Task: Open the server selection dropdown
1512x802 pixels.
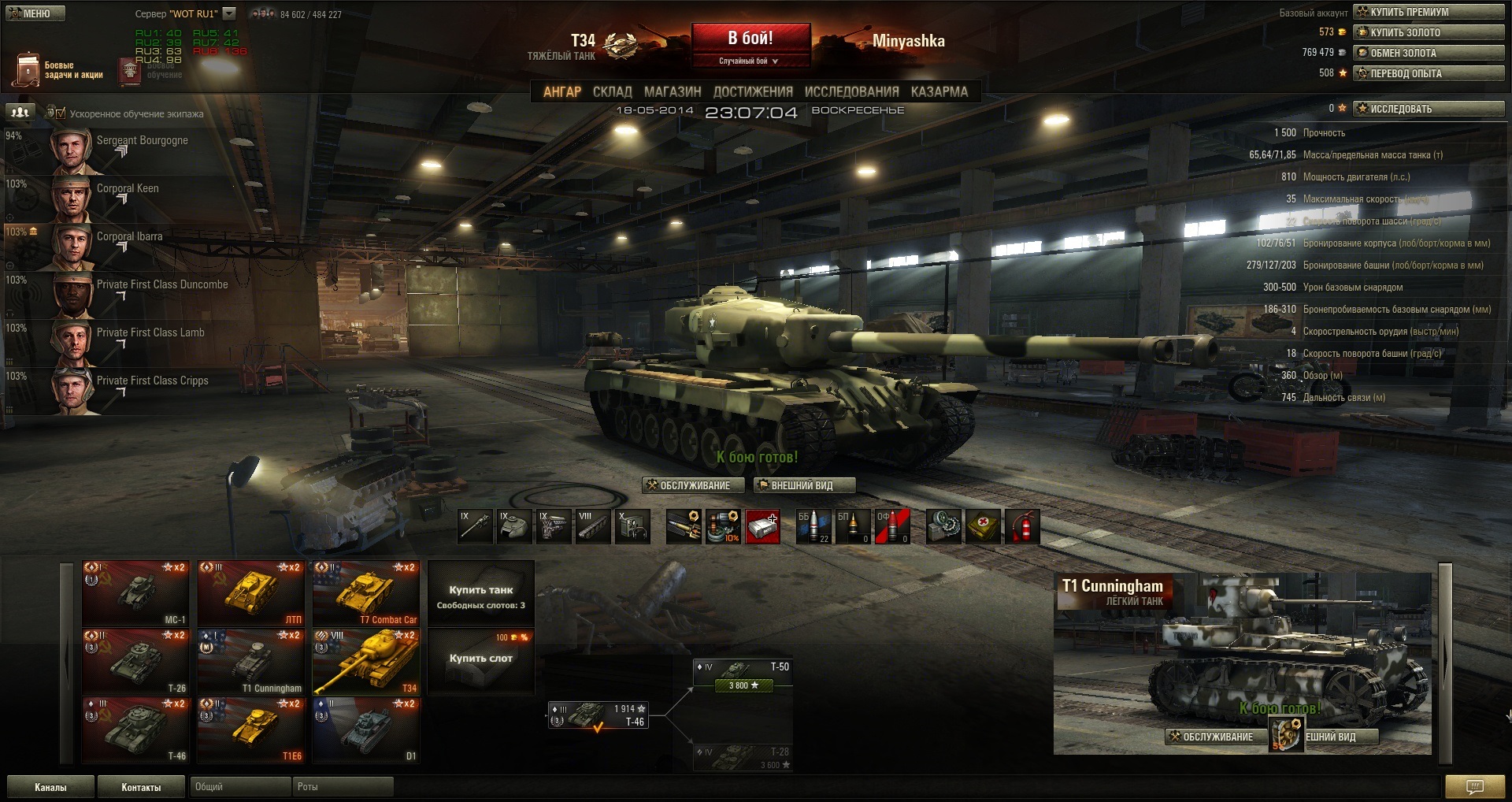Action: coord(229,13)
